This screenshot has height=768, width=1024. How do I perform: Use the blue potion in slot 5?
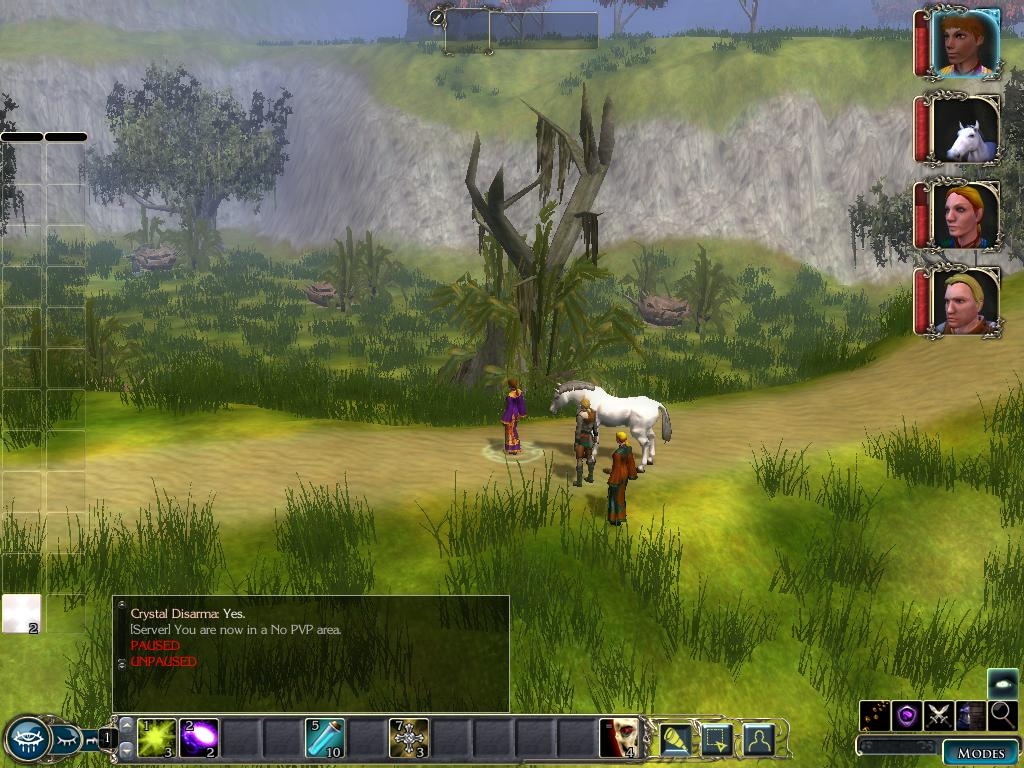click(x=325, y=738)
